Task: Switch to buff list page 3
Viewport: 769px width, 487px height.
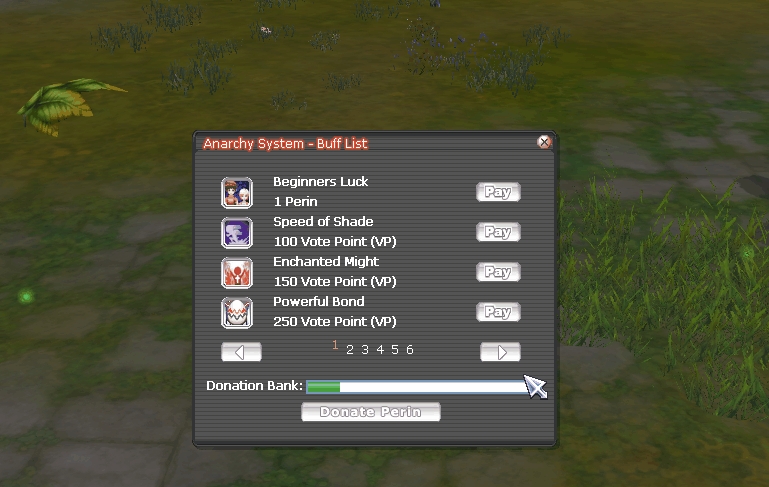Action: 365,350
